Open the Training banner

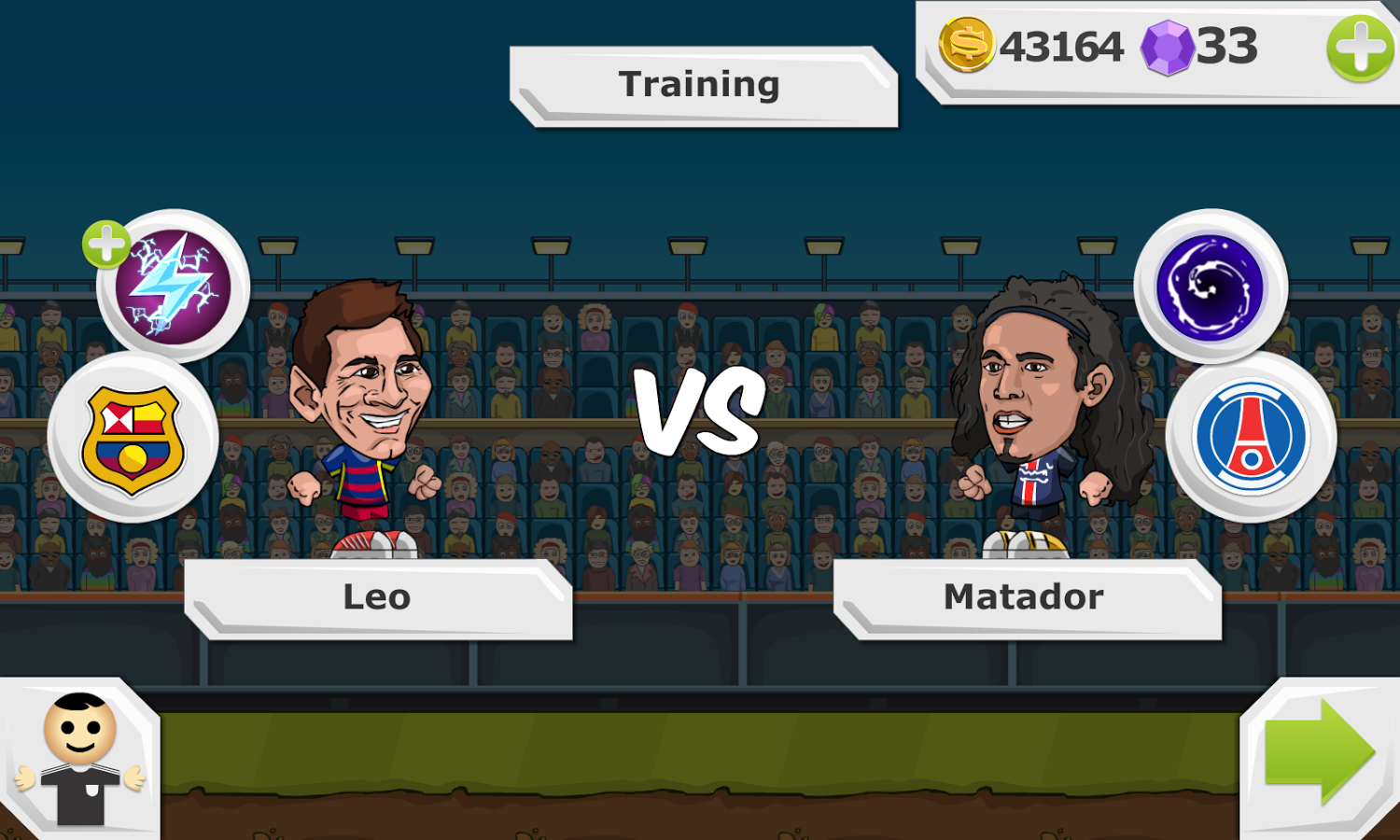coord(700,84)
